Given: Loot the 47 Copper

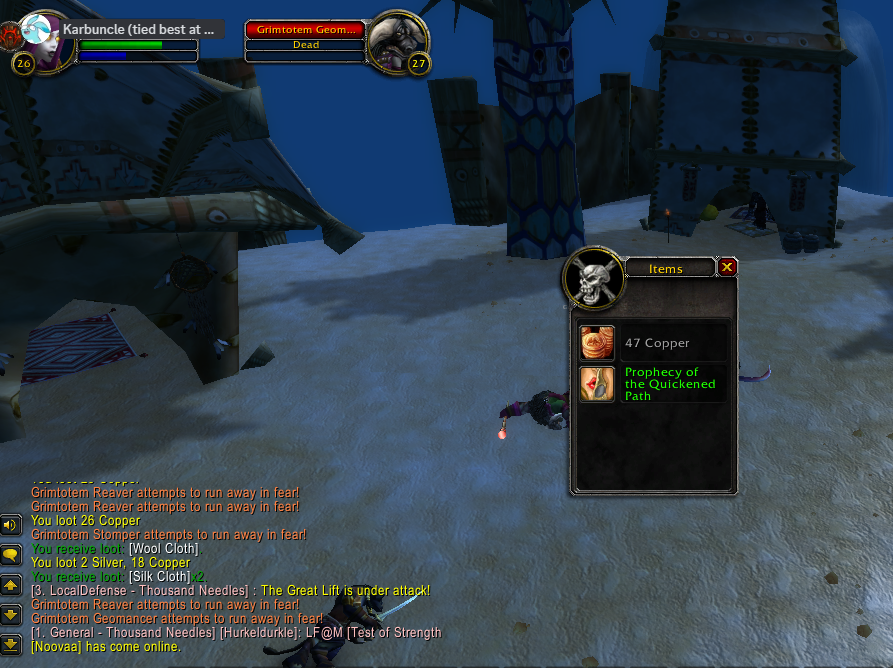Looking at the screenshot, I should click(x=598, y=343).
